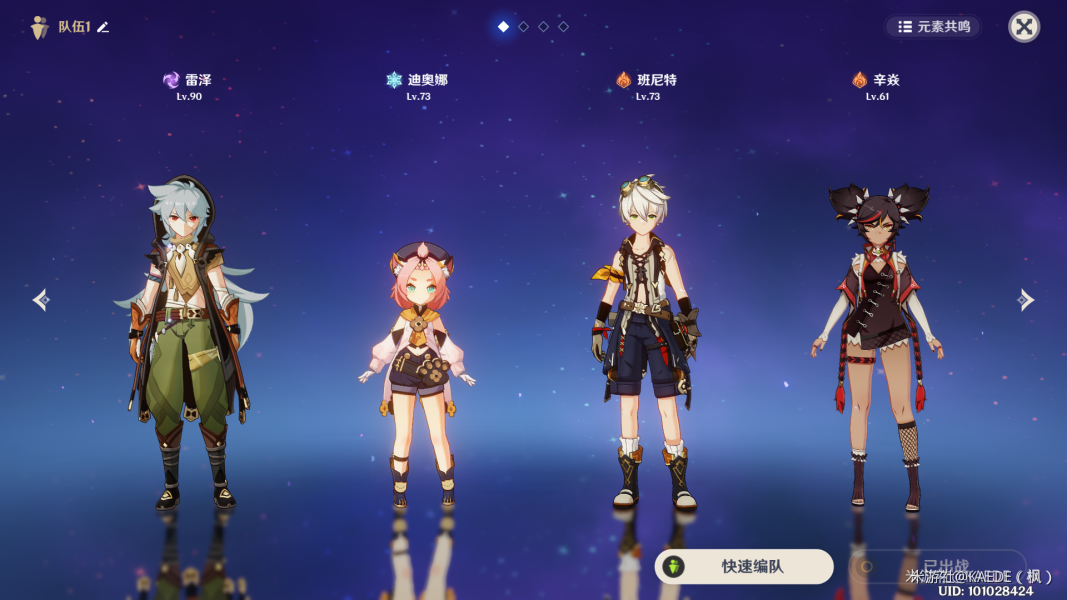Edit the 队伍1 team name
The width and height of the screenshot is (1067, 600).
[x=103, y=27]
